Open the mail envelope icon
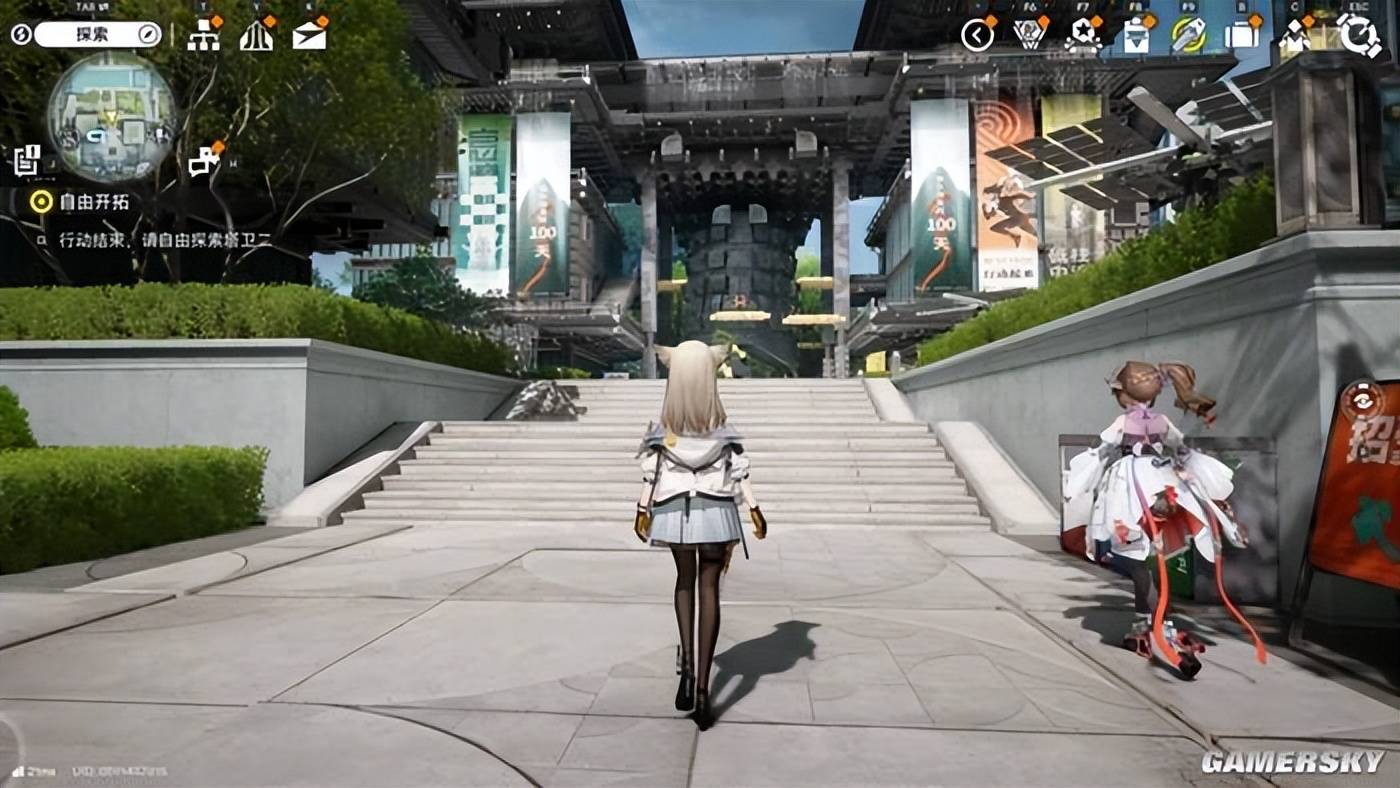1400x788 pixels. [x=310, y=35]
